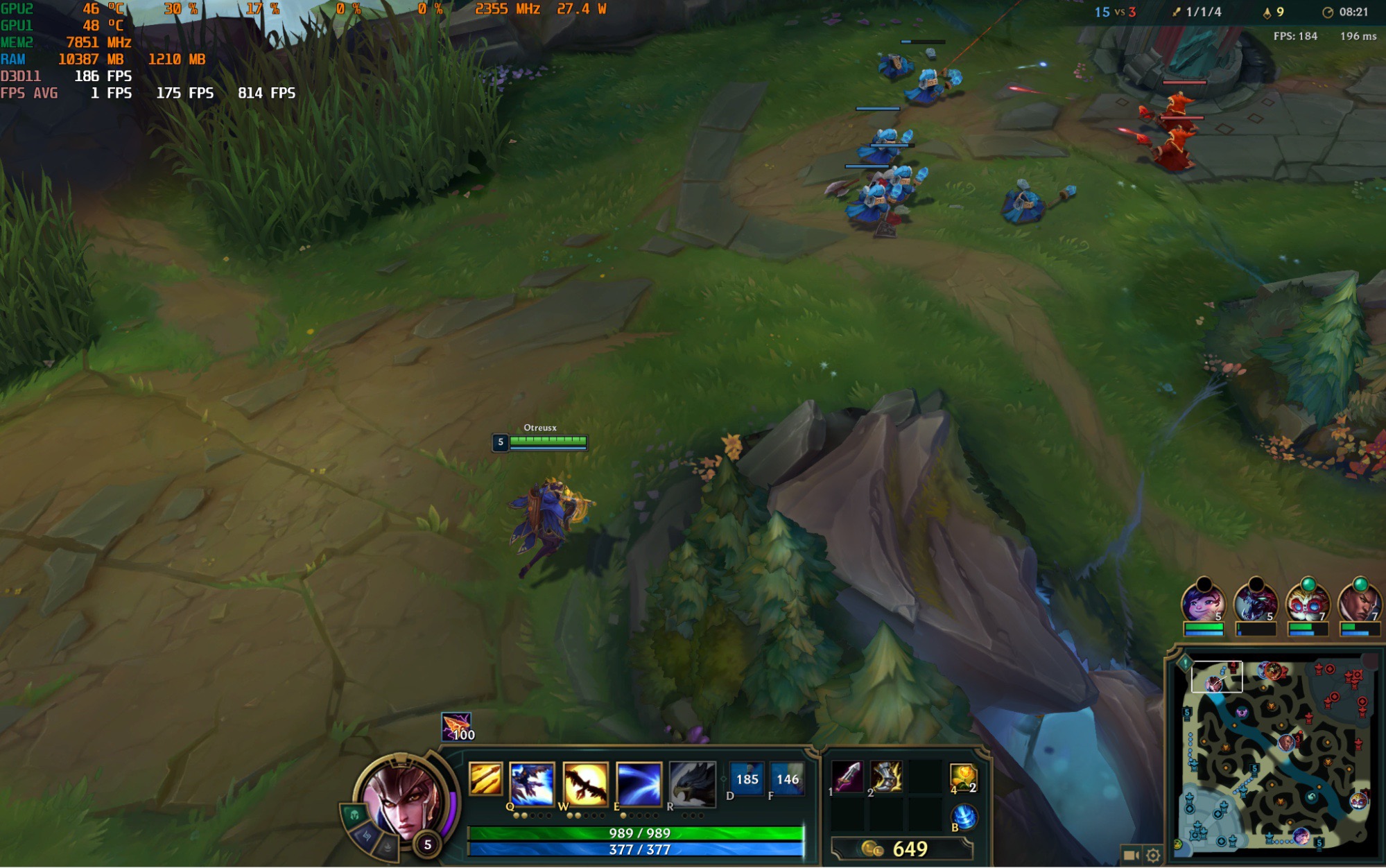Select the Lucian teammate portrait
The width and height of the screenshot is (1386, 868).
1358,603
